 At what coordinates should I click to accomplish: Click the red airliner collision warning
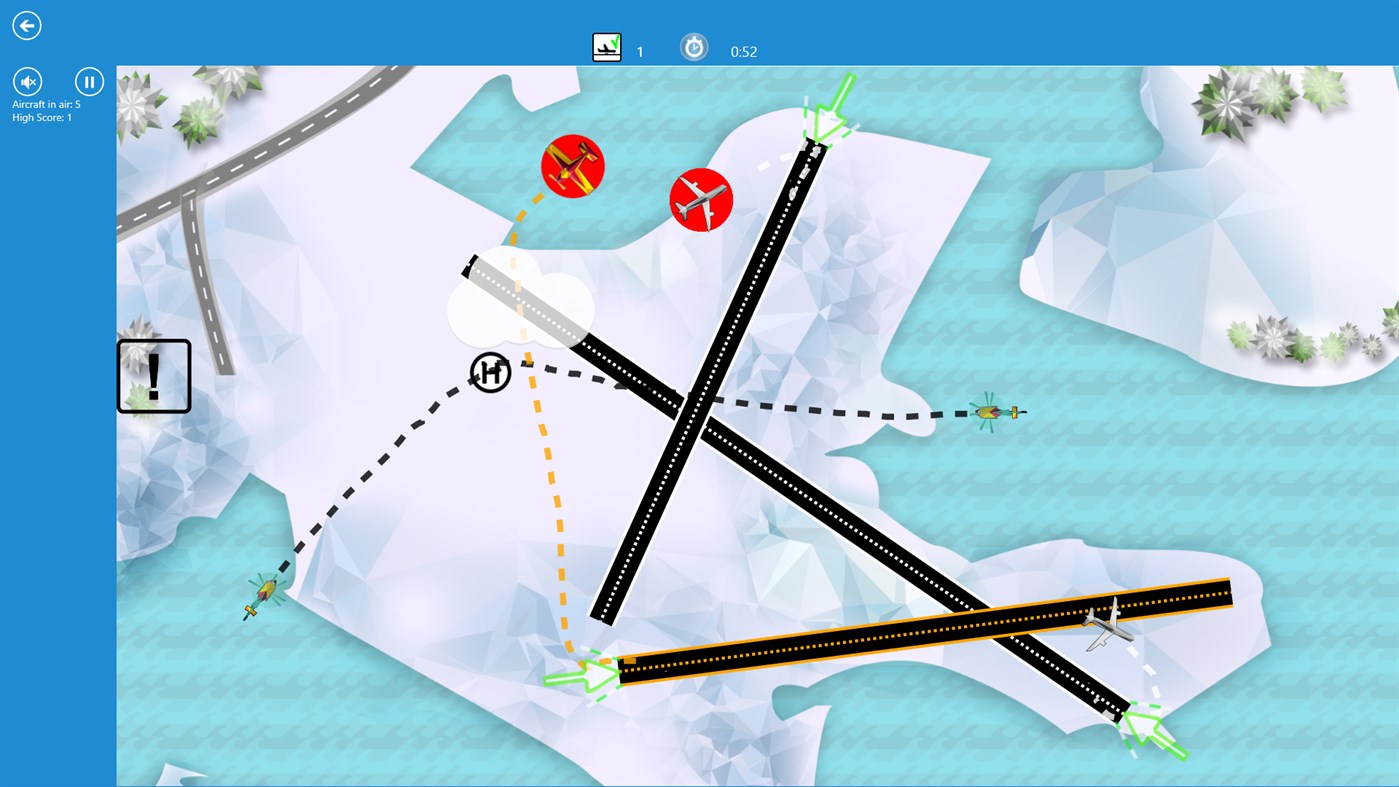pyautogui.click(x=701, y=201)
